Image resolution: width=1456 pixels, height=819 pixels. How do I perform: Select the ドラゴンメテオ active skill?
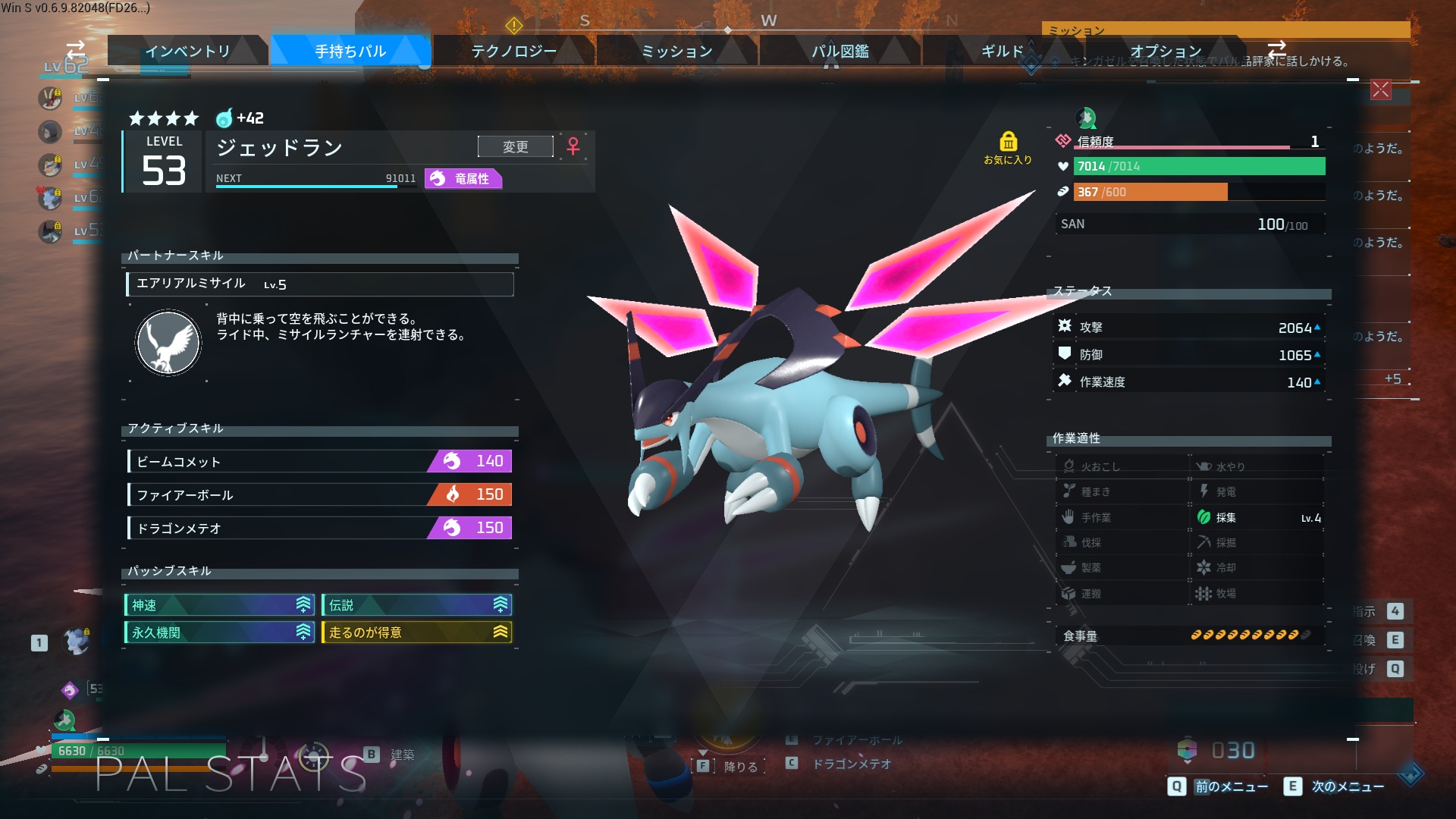[x=320, y=528]
